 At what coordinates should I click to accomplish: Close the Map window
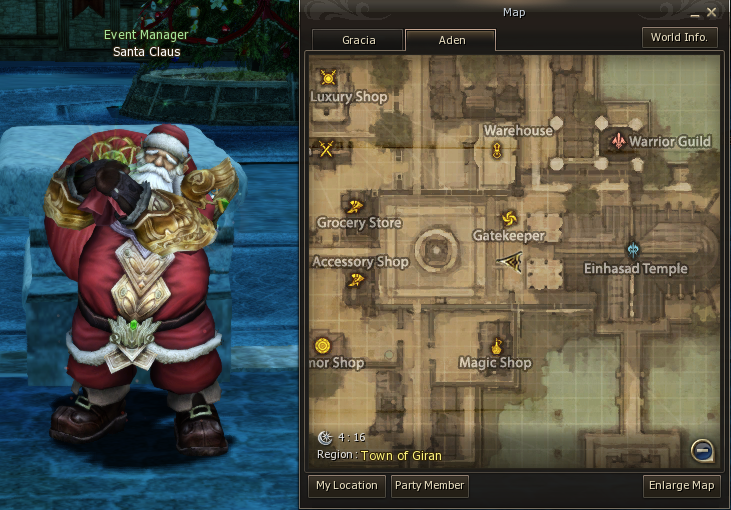pyautogui.click(x=711, y=12)
